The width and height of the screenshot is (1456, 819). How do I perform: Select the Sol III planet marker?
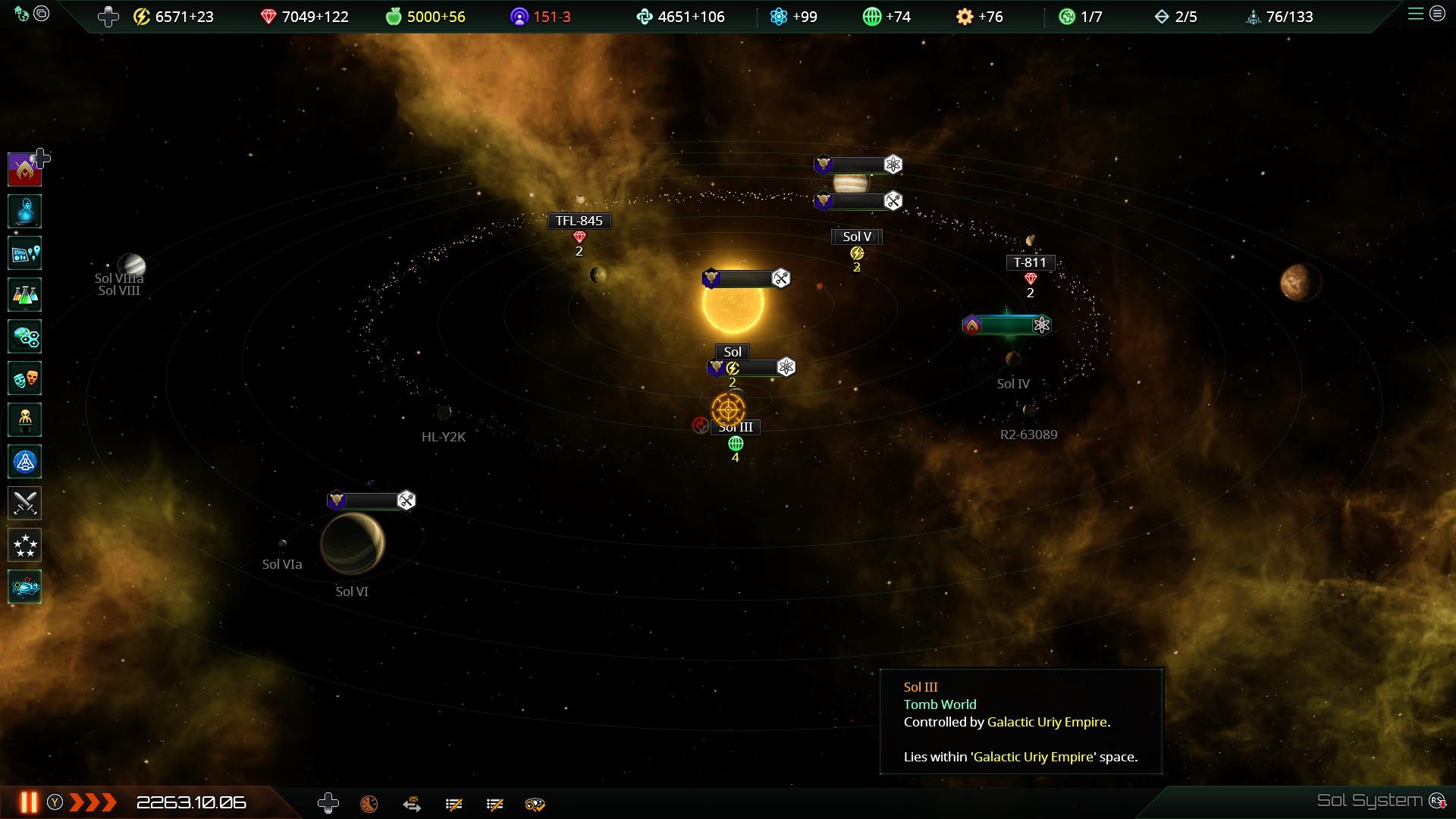click(728, 409)
